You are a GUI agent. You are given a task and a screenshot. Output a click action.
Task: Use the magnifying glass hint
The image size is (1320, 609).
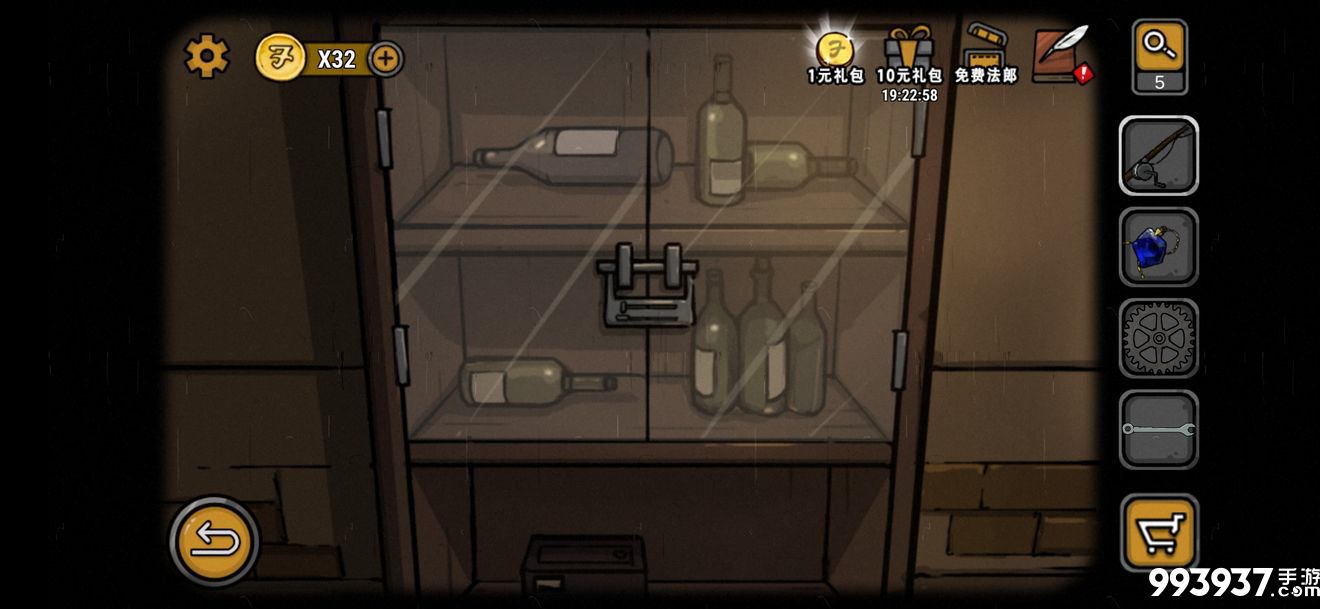point(1159,56)
